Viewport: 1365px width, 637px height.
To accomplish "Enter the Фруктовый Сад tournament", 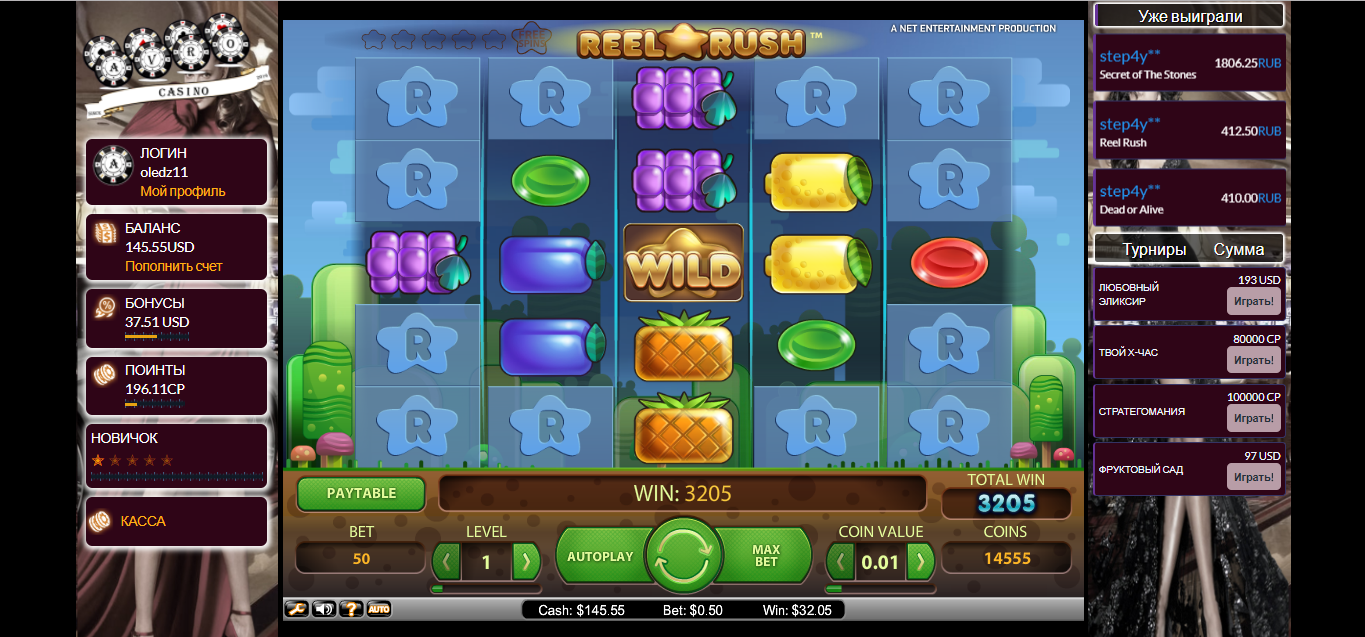I will pos(1253,477).
